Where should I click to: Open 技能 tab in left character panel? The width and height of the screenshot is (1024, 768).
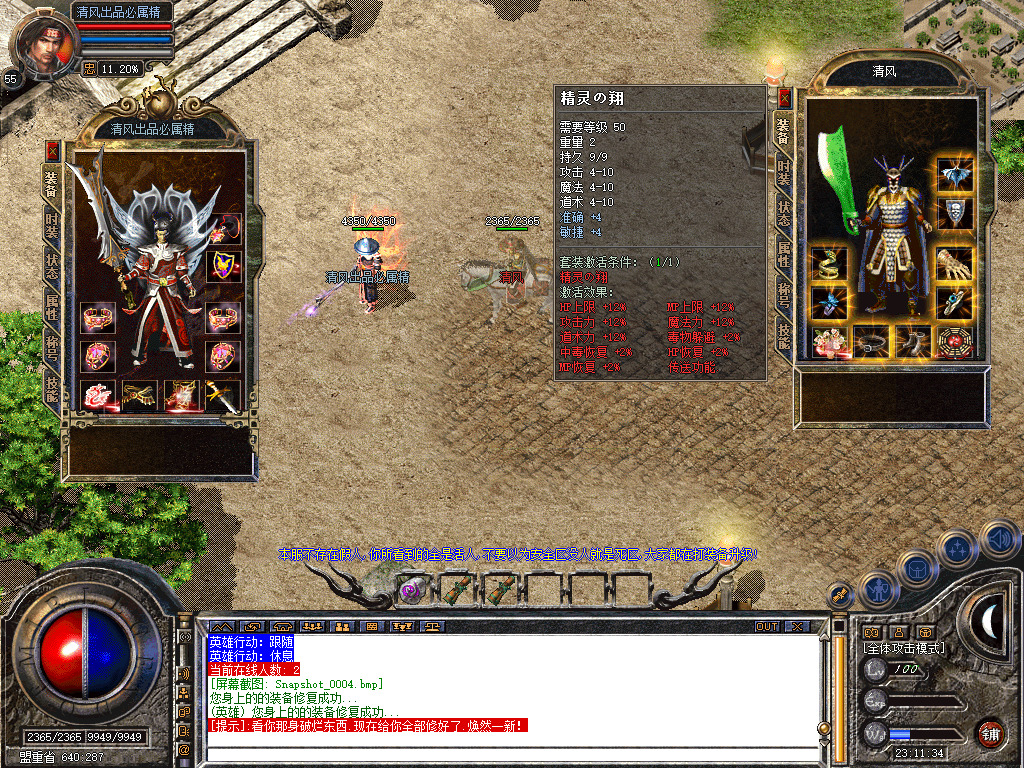tap(52, 386)
